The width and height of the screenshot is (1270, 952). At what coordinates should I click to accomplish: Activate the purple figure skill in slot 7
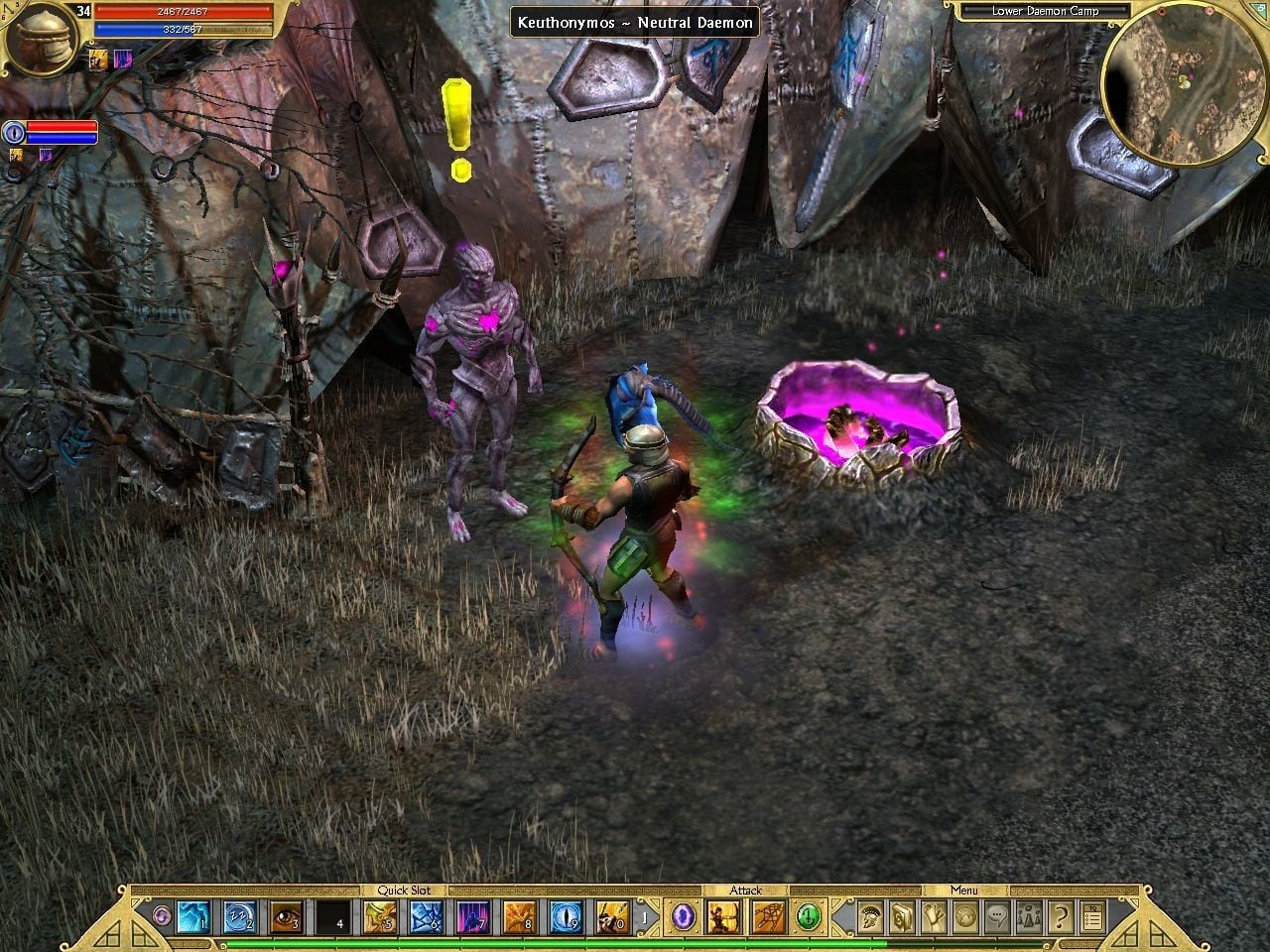[473, 918]
